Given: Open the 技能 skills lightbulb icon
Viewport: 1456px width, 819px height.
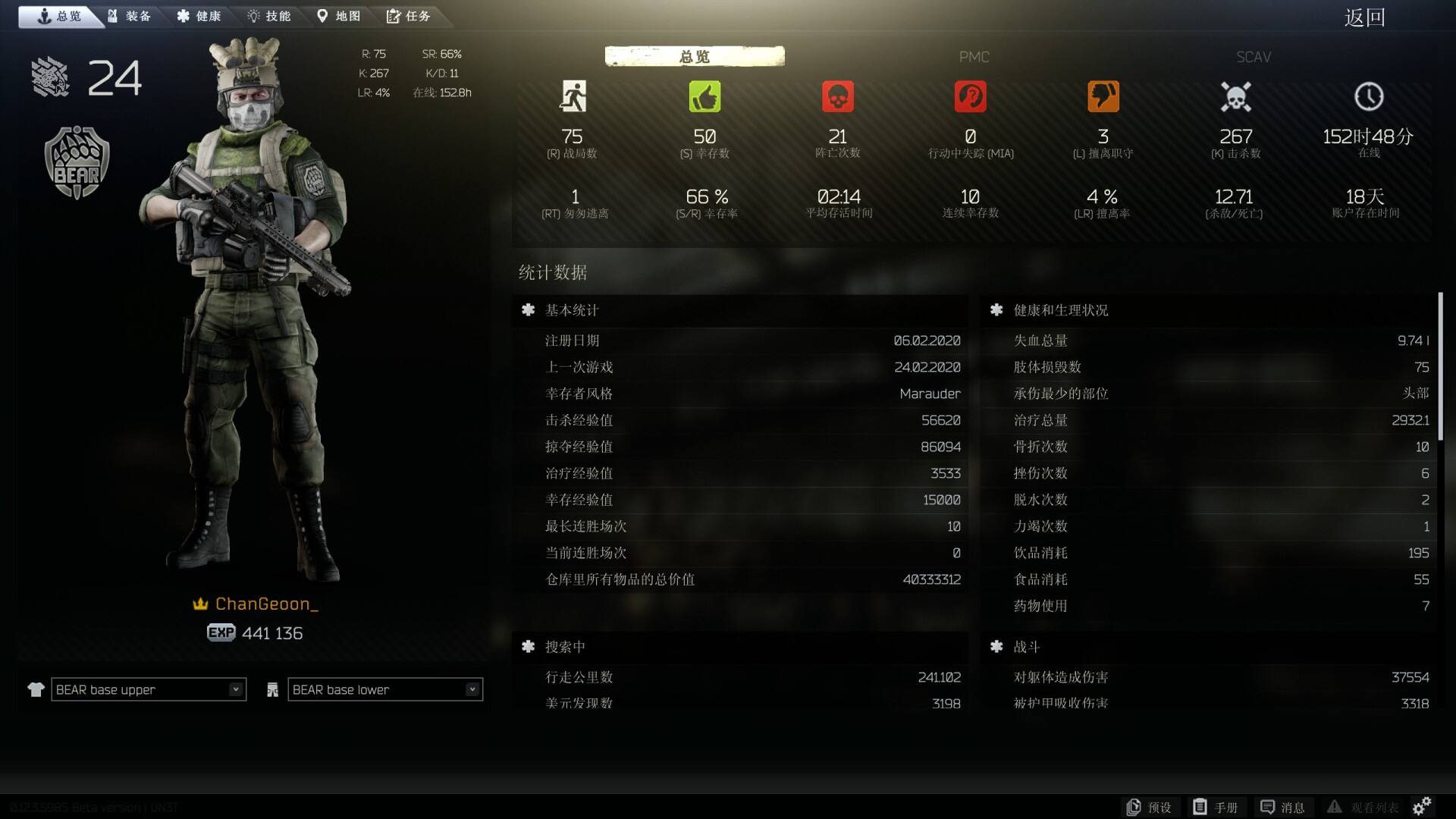Looking at the screenshot, I should click(x=252, y=15).
